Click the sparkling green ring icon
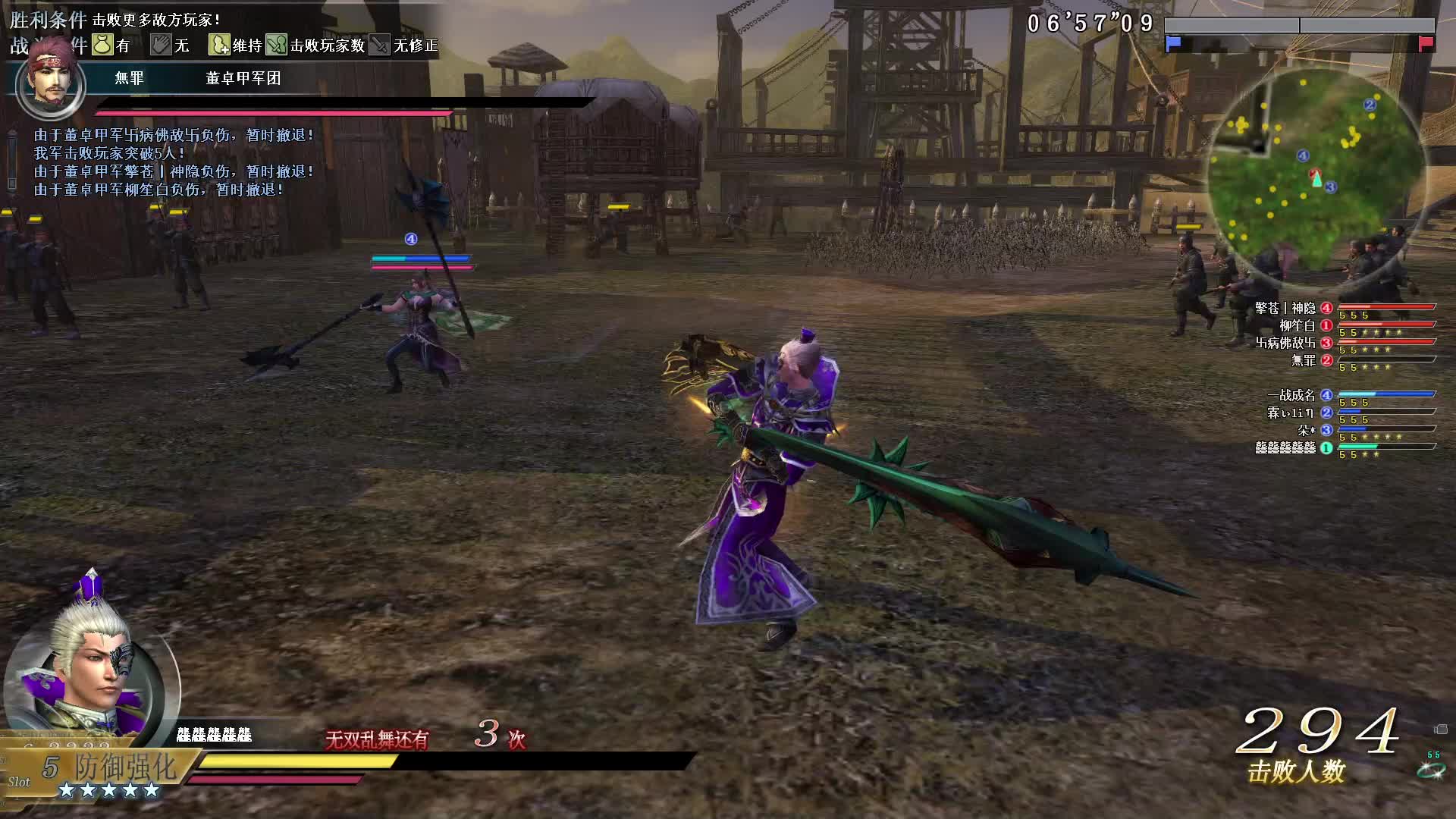This screenshot has width=1456, height=819. [1429, 770]
